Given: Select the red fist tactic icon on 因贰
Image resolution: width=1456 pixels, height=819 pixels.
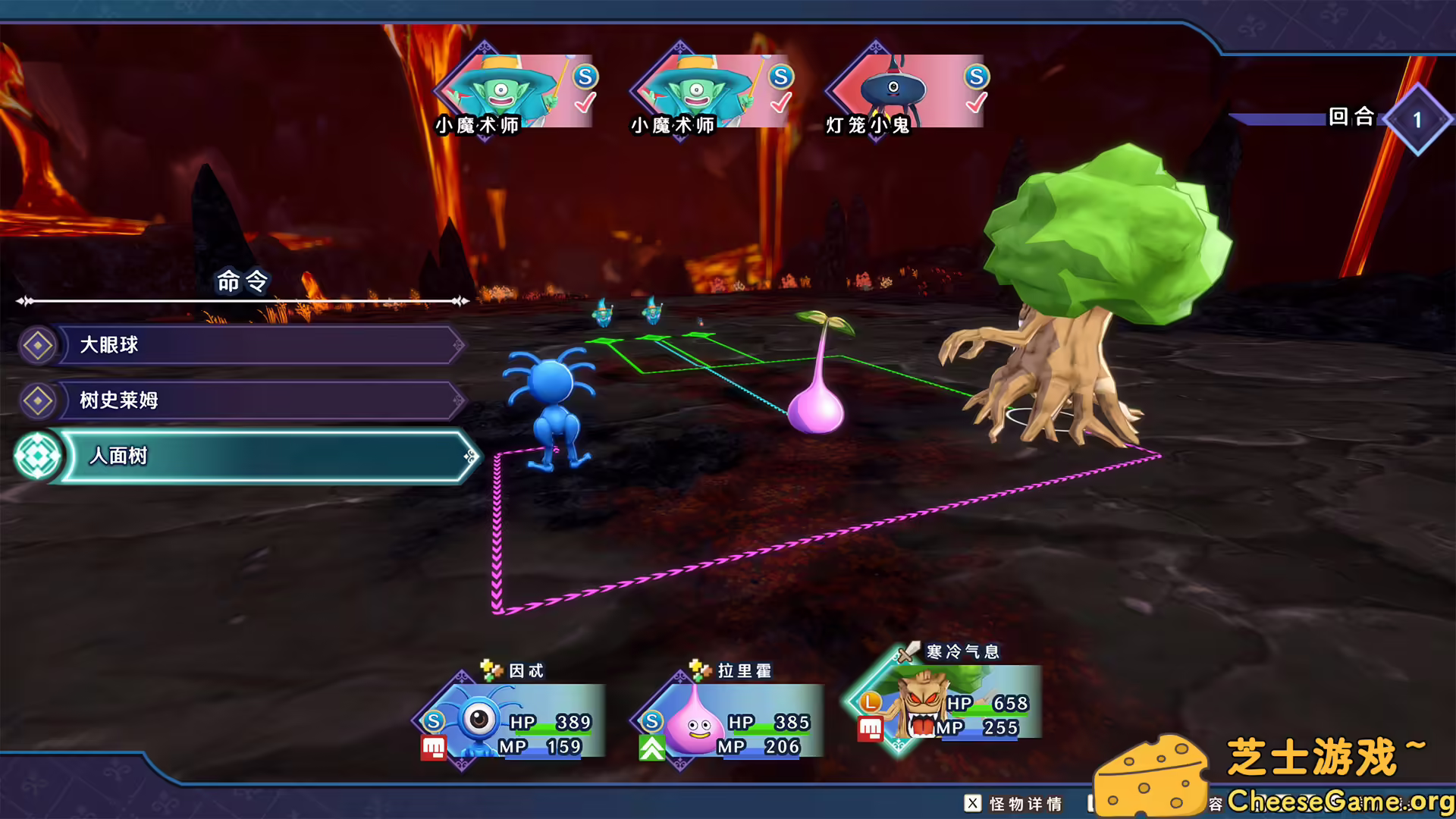Looking at the screenshot, I should tap(432, 747).
